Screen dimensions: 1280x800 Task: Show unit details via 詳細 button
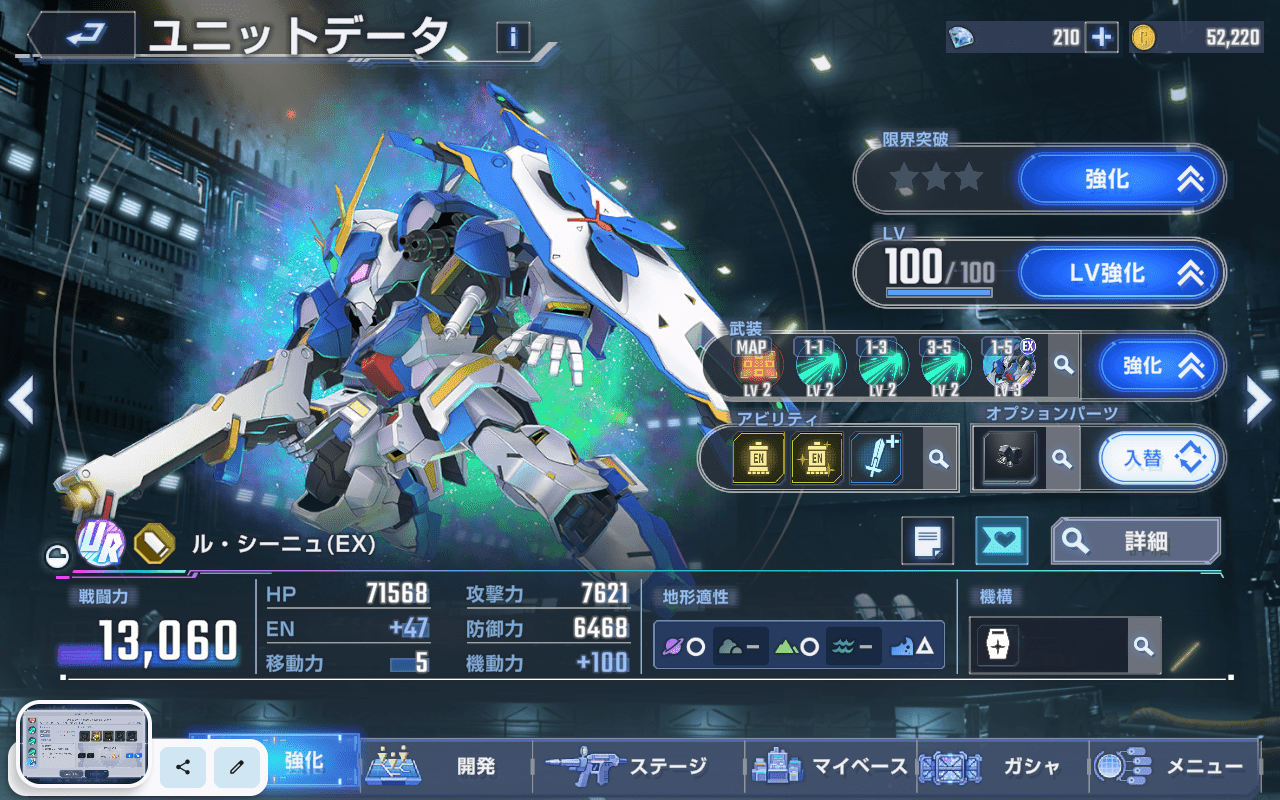click(x=1135, y=541)
